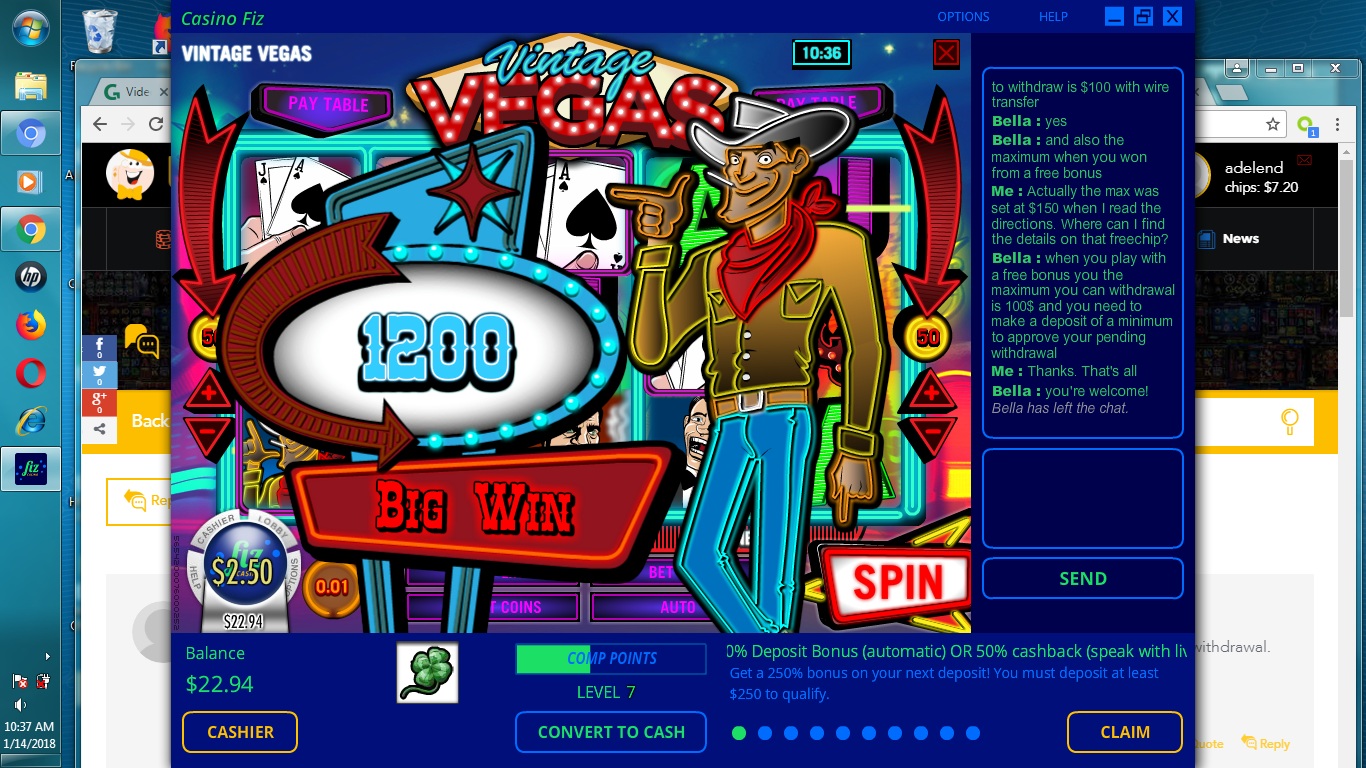Click the COMP POINTS progress bar
The width and height of the screenshot is (1366, 768).
click(611, 658)
